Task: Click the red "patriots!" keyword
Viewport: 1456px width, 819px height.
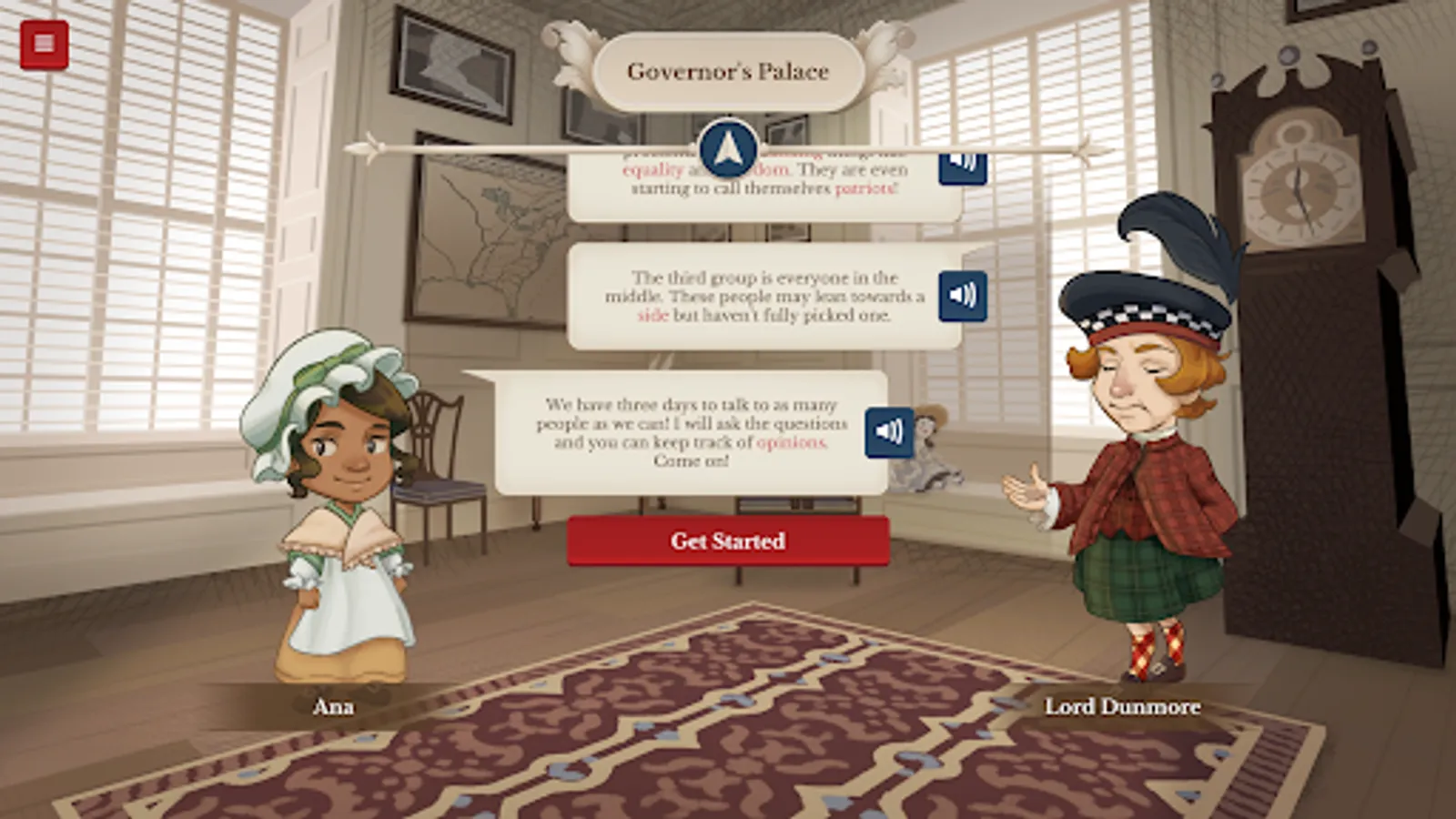Action: pyautogui.click(x=865, y=187)
